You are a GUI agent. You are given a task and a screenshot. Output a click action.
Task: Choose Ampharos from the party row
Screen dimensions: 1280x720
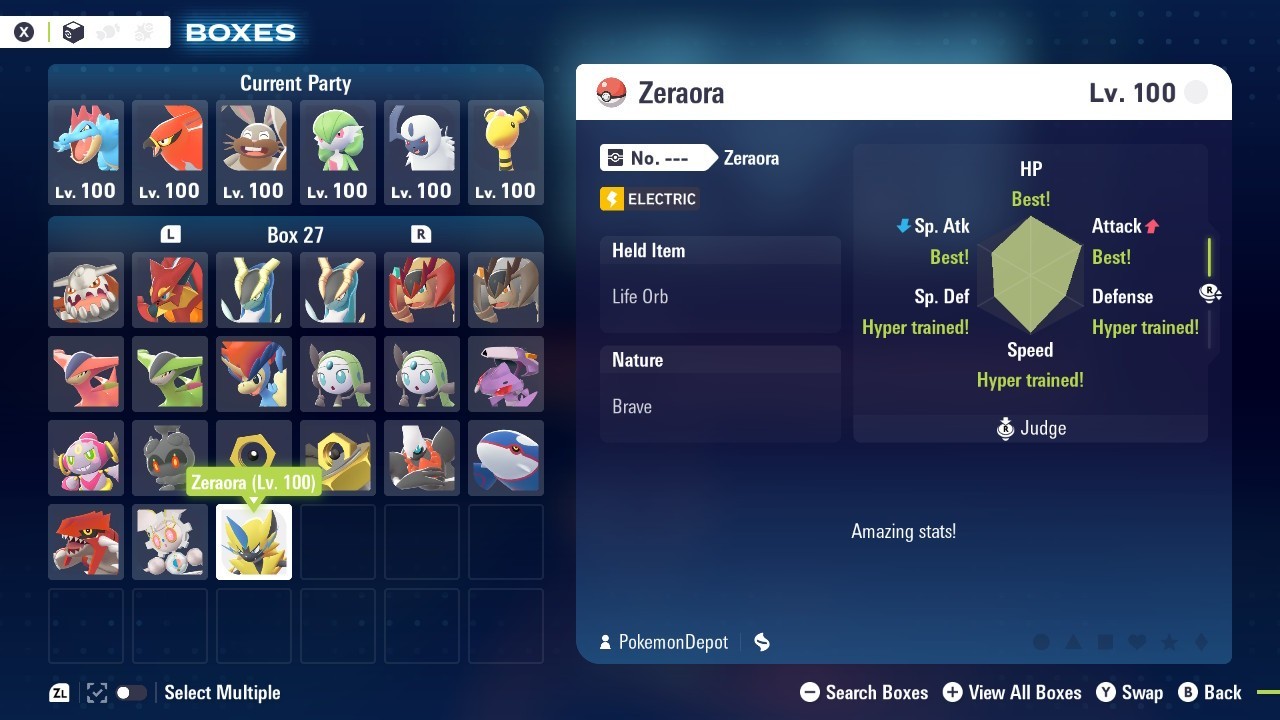(506, 152)
